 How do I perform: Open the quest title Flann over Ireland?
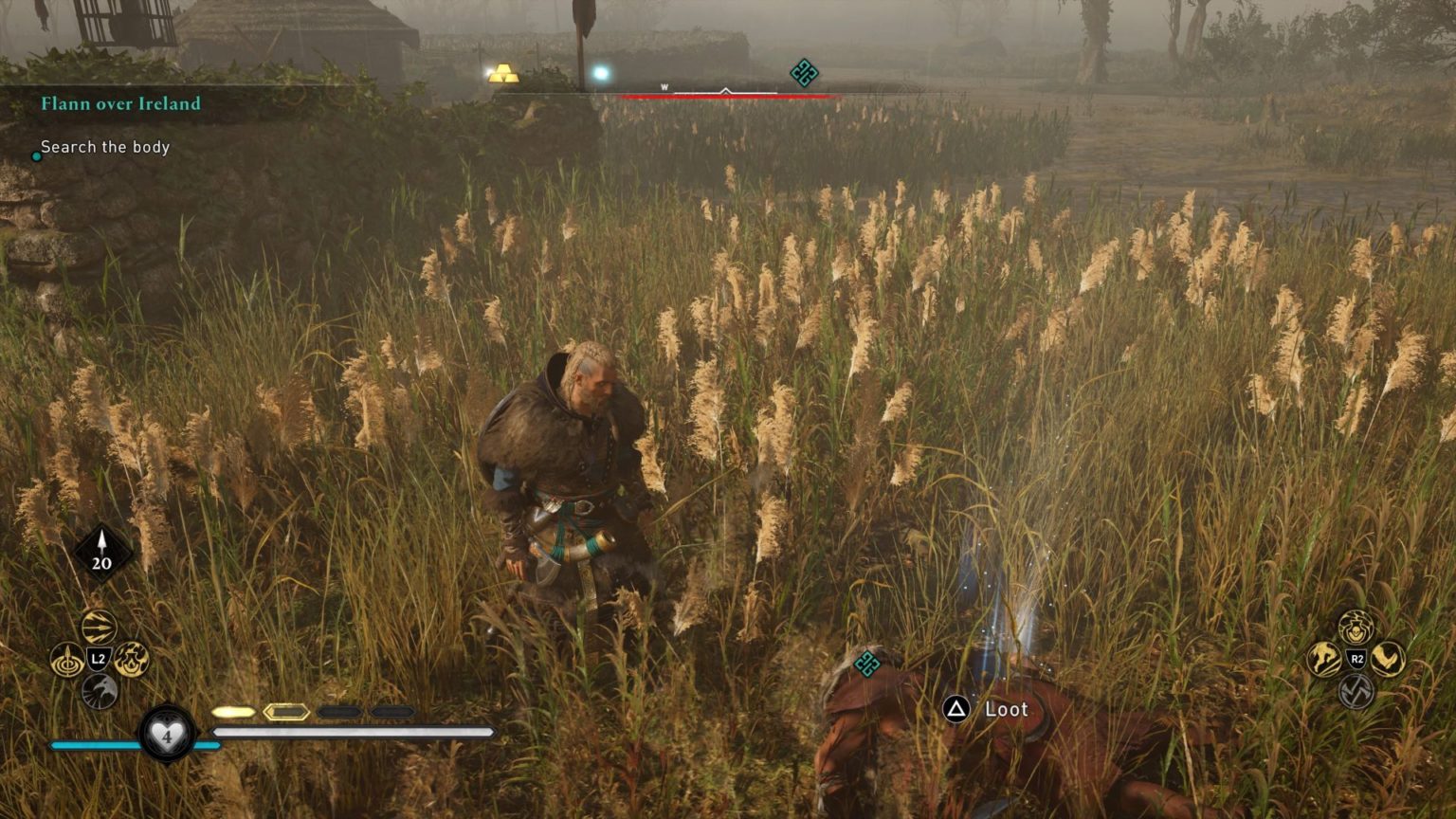pyautogui.click(x=119, y=104)
